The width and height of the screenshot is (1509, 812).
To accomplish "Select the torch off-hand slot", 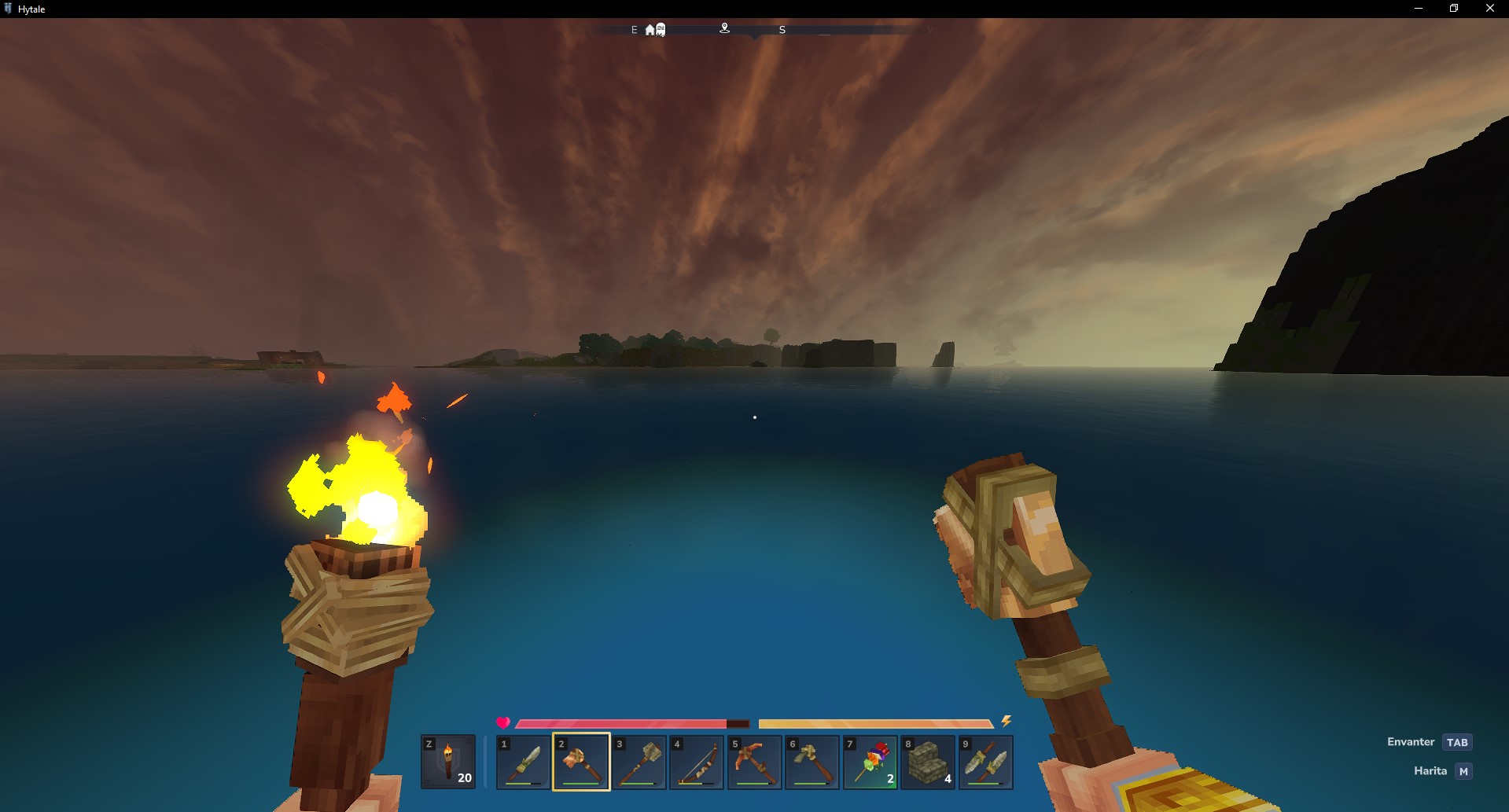I will tap(448, 762).
